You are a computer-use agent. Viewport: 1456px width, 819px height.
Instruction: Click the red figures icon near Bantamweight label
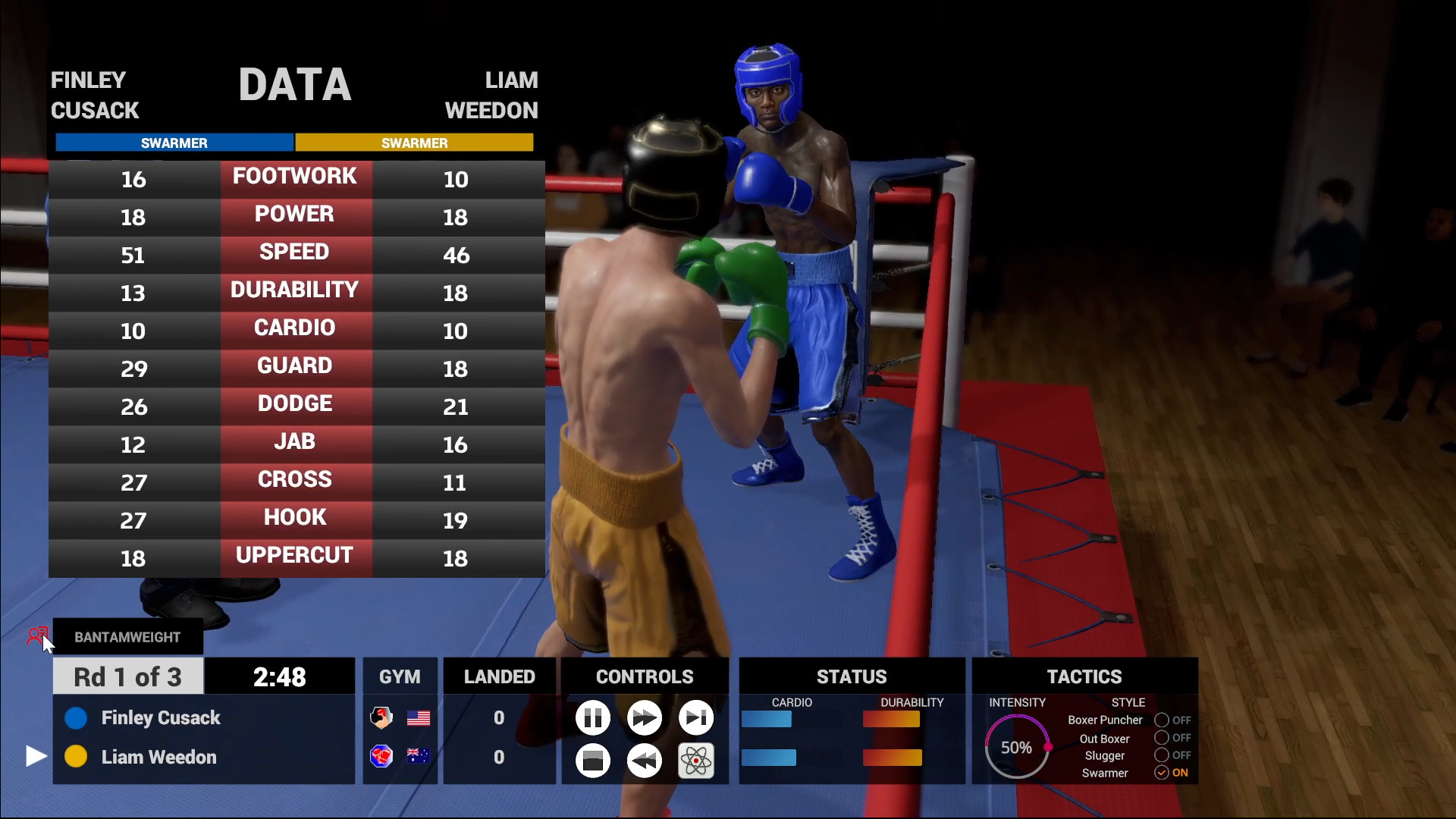coord(38,635)
